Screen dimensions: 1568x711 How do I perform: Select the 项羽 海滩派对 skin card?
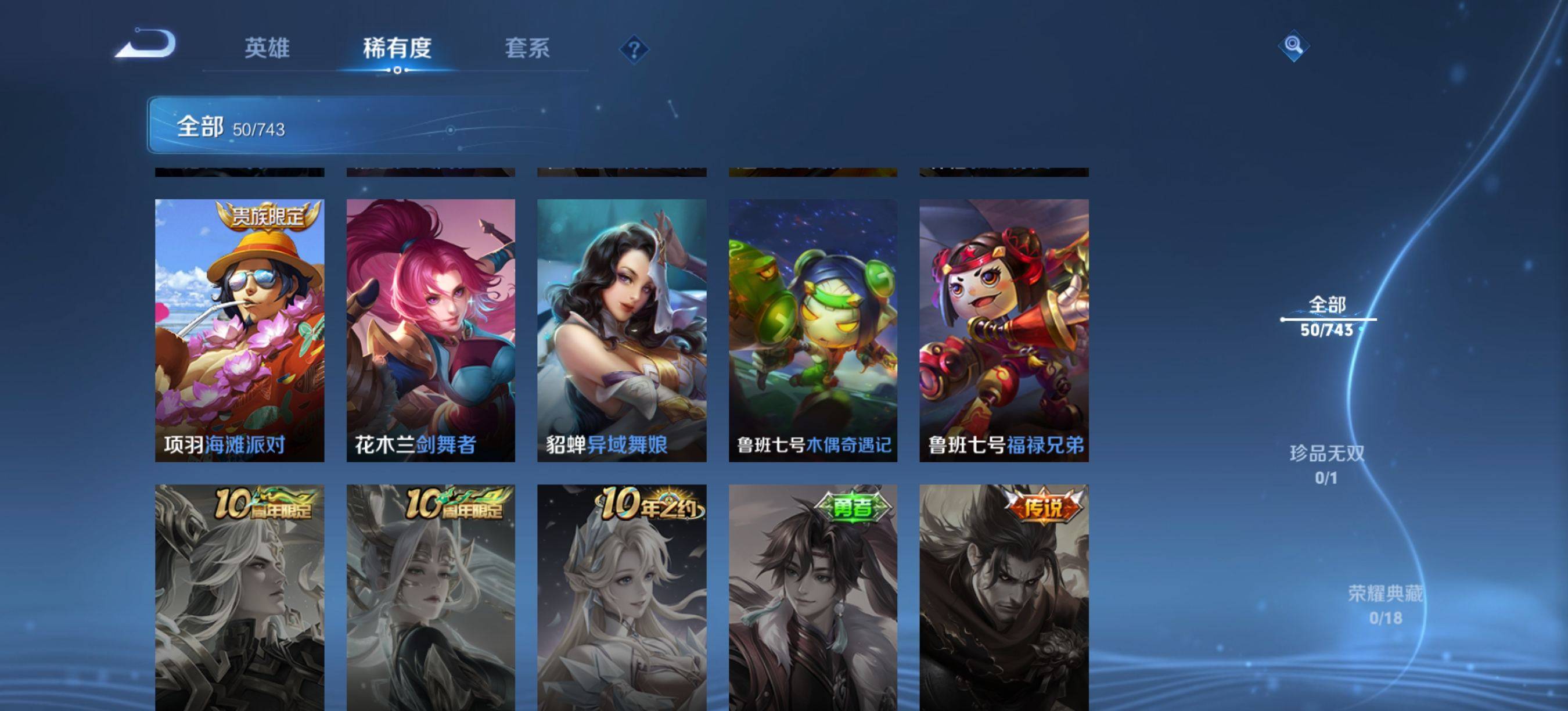coord(239,330)
